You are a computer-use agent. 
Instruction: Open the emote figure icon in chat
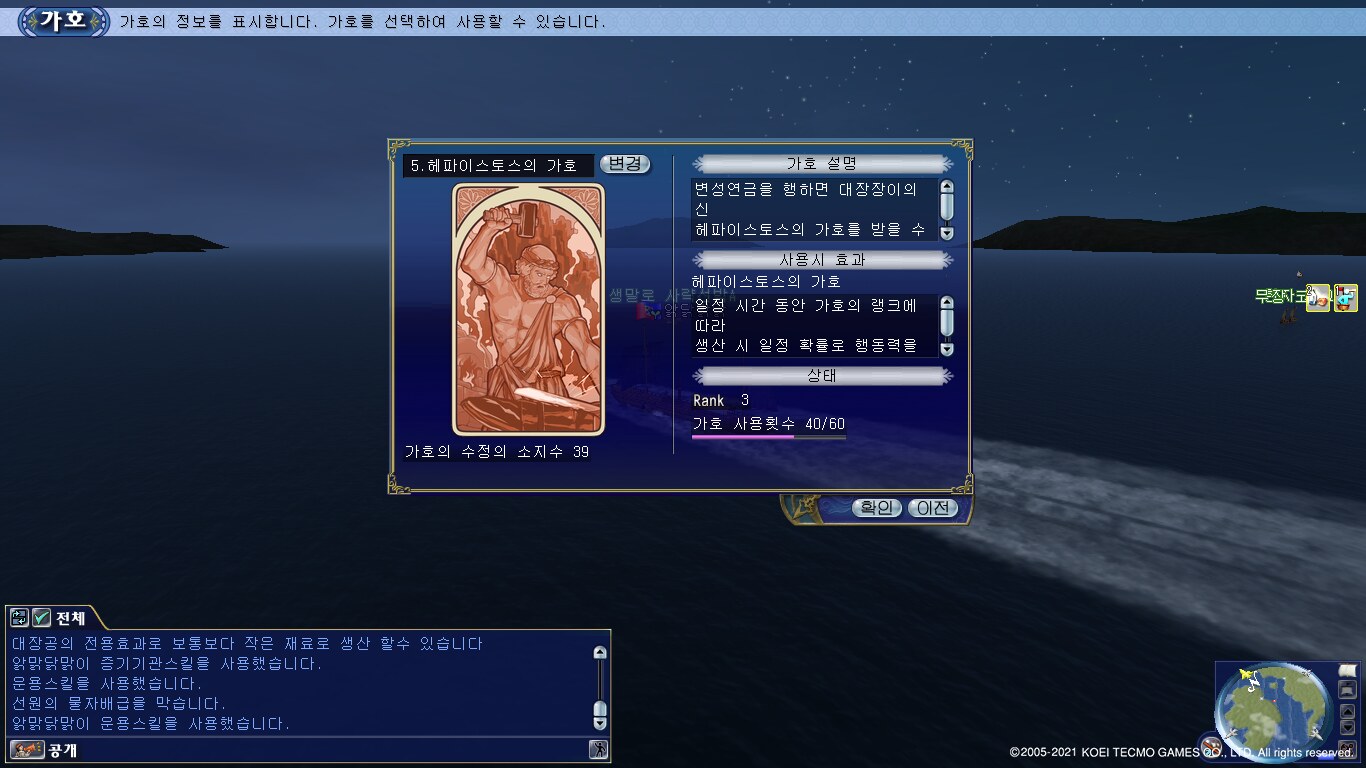pyautogui.click(x=598, y=749)
